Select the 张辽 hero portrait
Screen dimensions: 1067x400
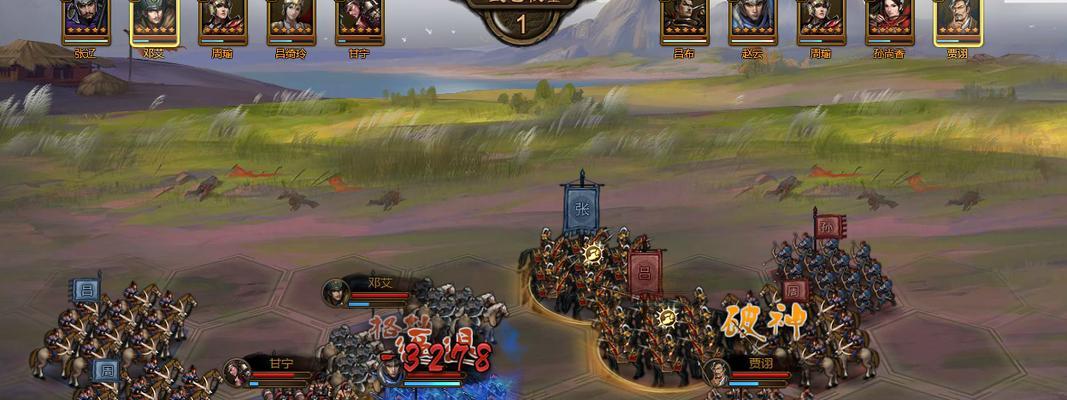(x=86, y=19)
